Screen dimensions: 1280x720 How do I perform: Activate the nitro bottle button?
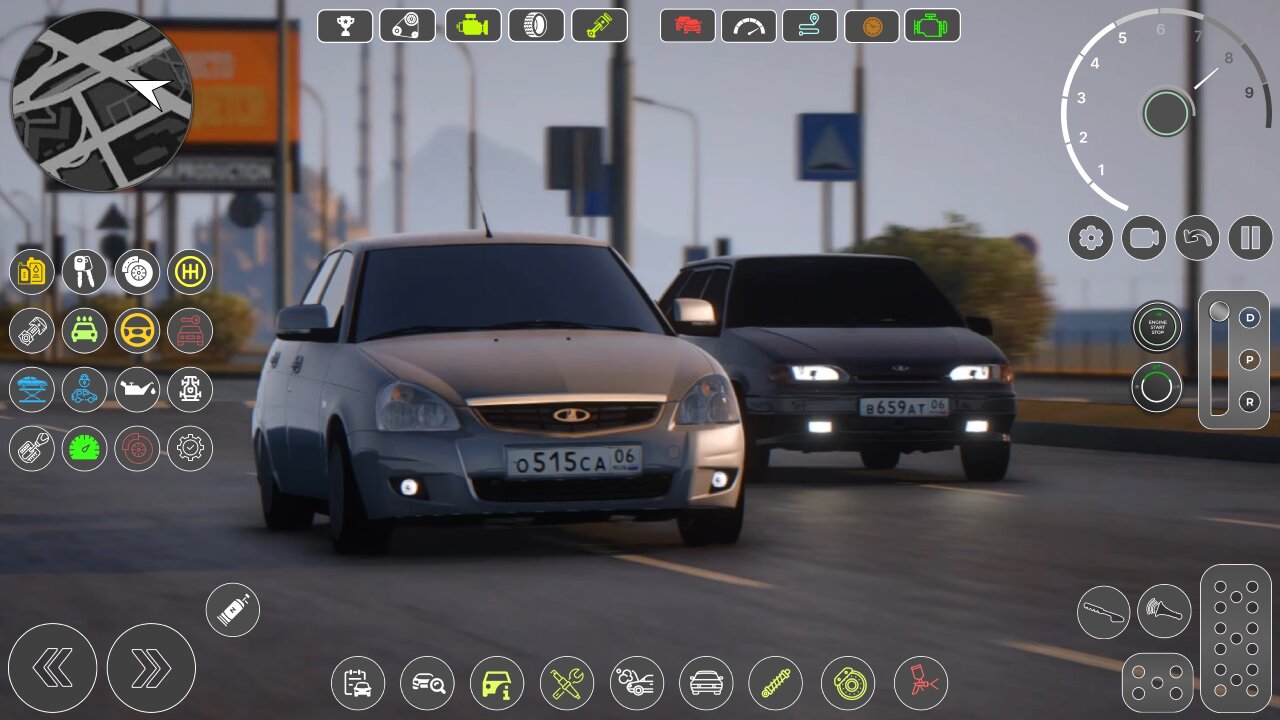(x=233, y=609)
